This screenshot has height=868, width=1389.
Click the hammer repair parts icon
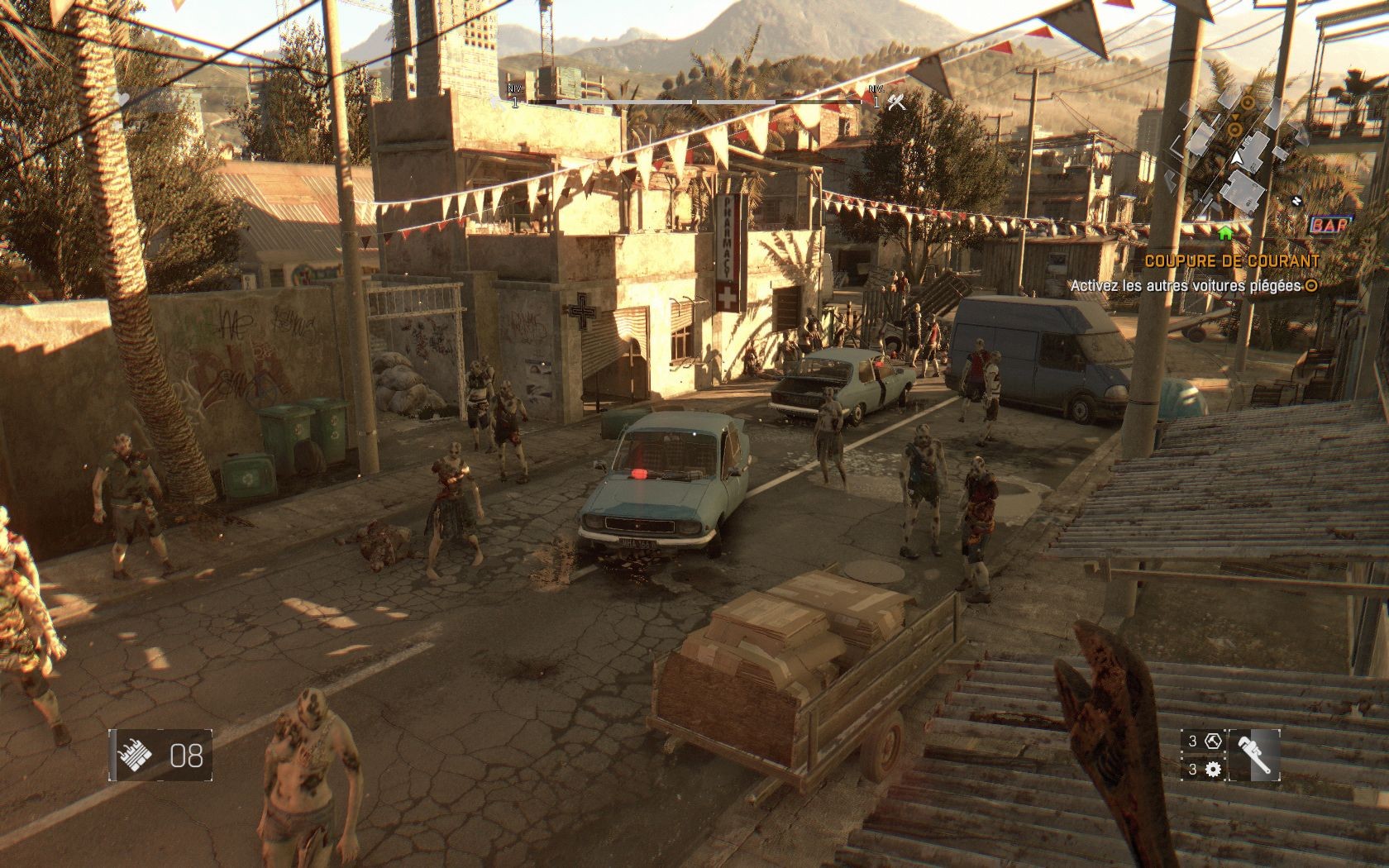tap(1213, 741)
